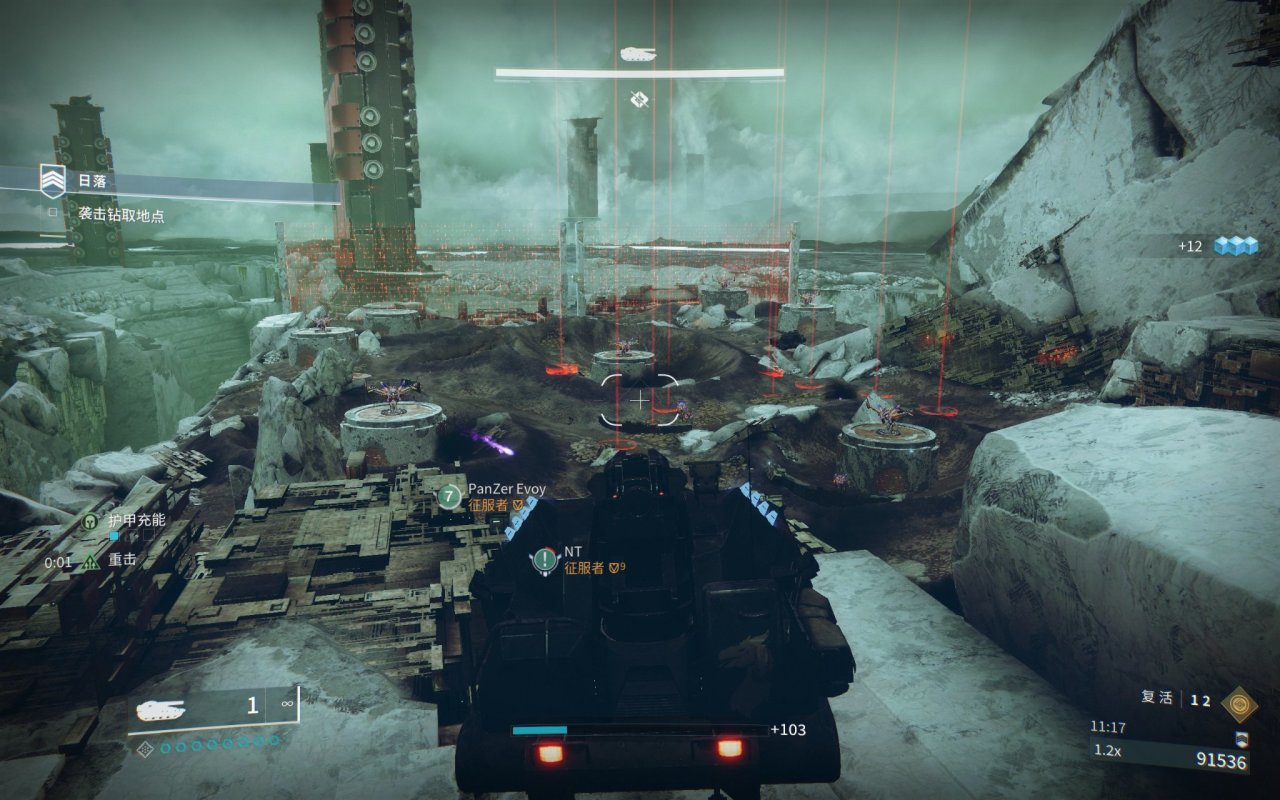Click the blue cube loot pickup icon
This screenshot has height=800, width=1280.
(x=1235, y=246)
